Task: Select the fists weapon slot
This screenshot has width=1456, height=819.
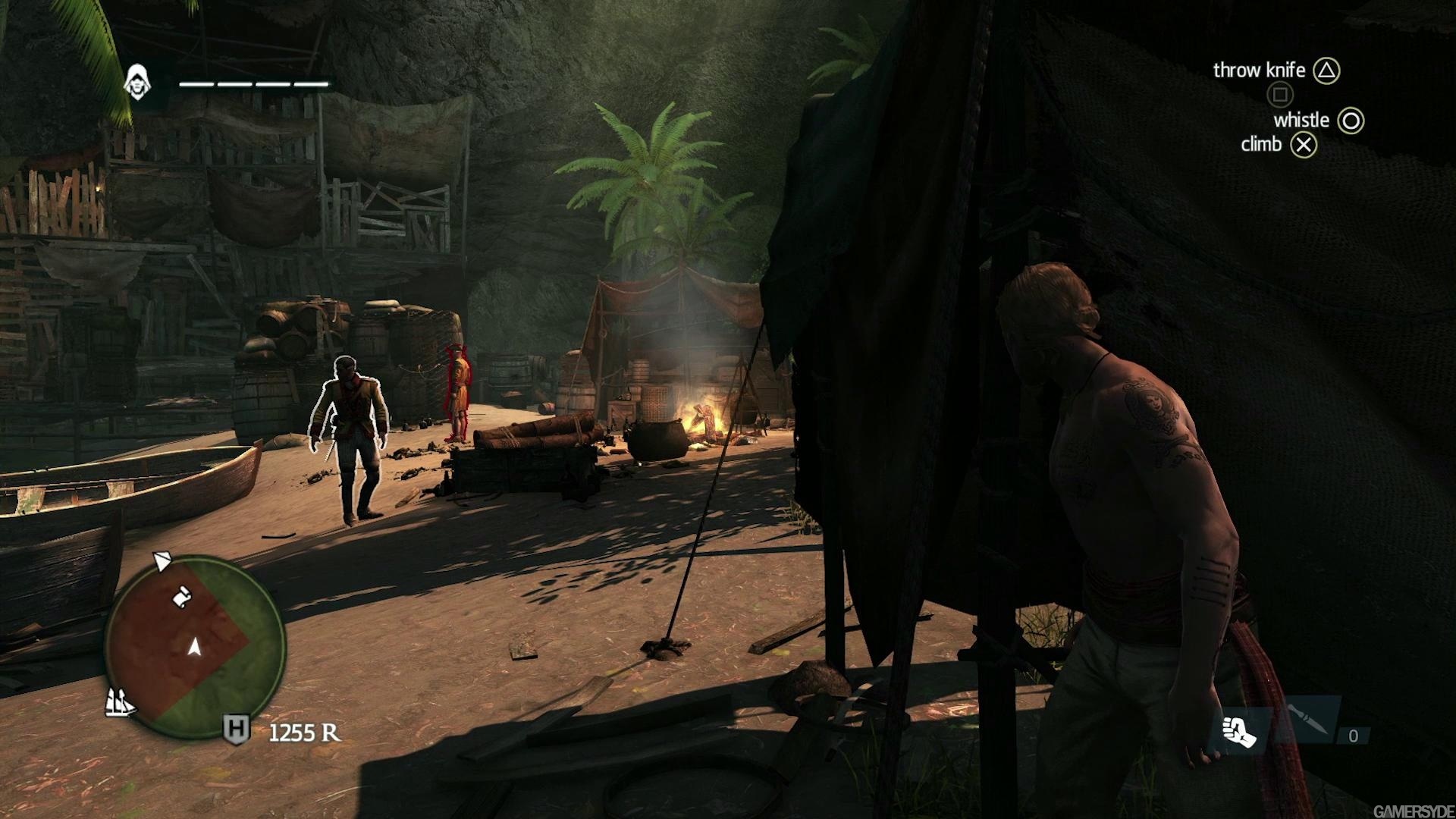Action: (1239, 731)
